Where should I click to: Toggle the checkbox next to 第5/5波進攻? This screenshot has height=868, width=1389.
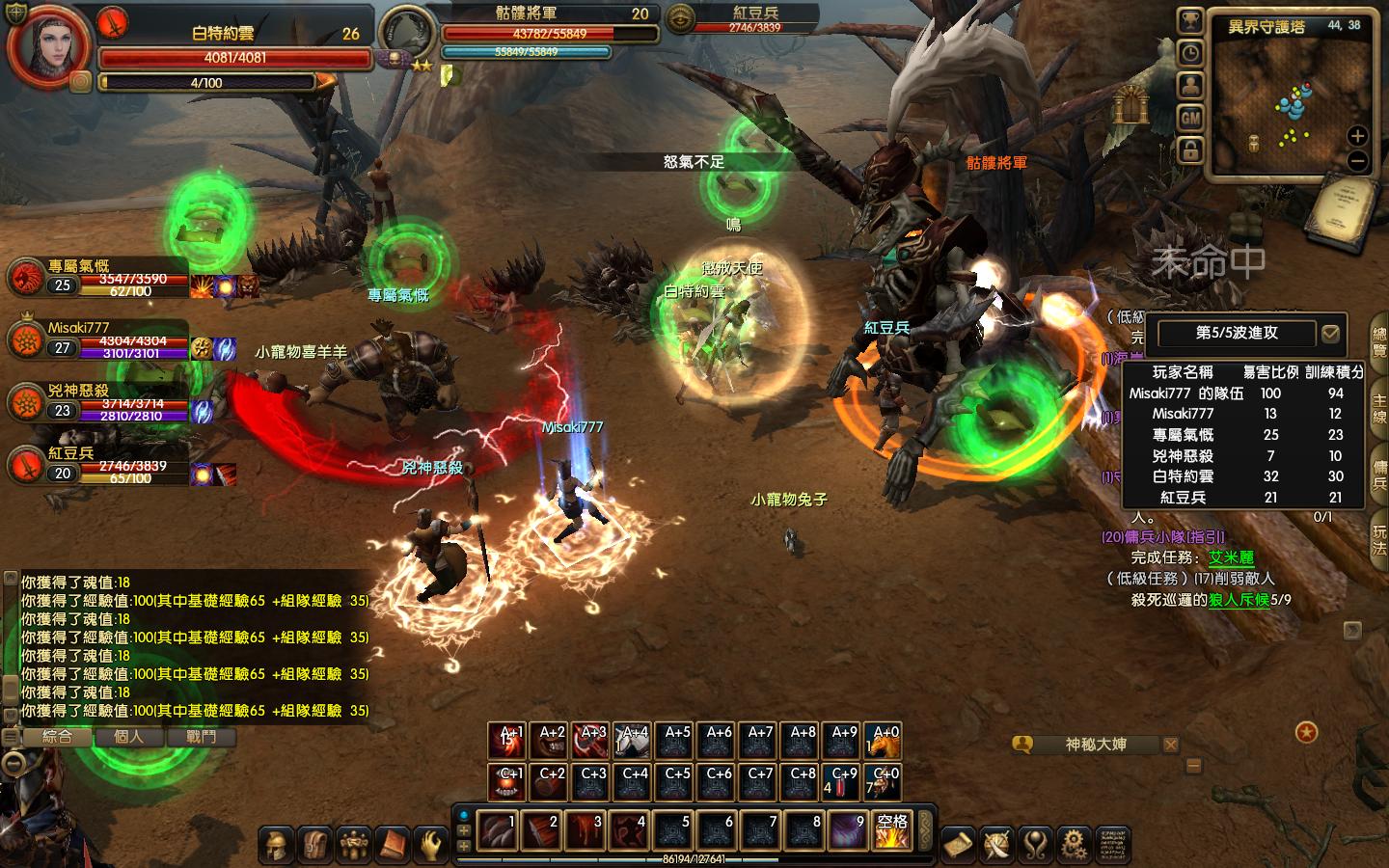1330,334
